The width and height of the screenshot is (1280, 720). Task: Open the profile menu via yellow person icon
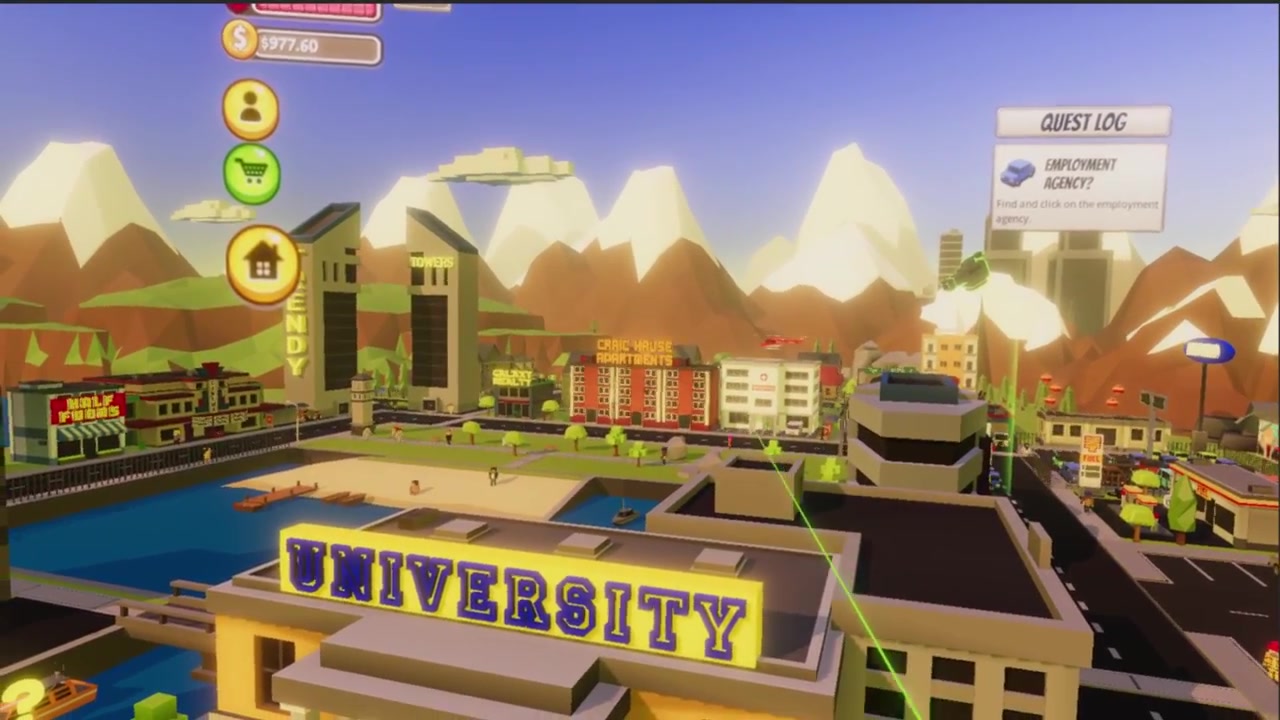[x=250, y=109]
